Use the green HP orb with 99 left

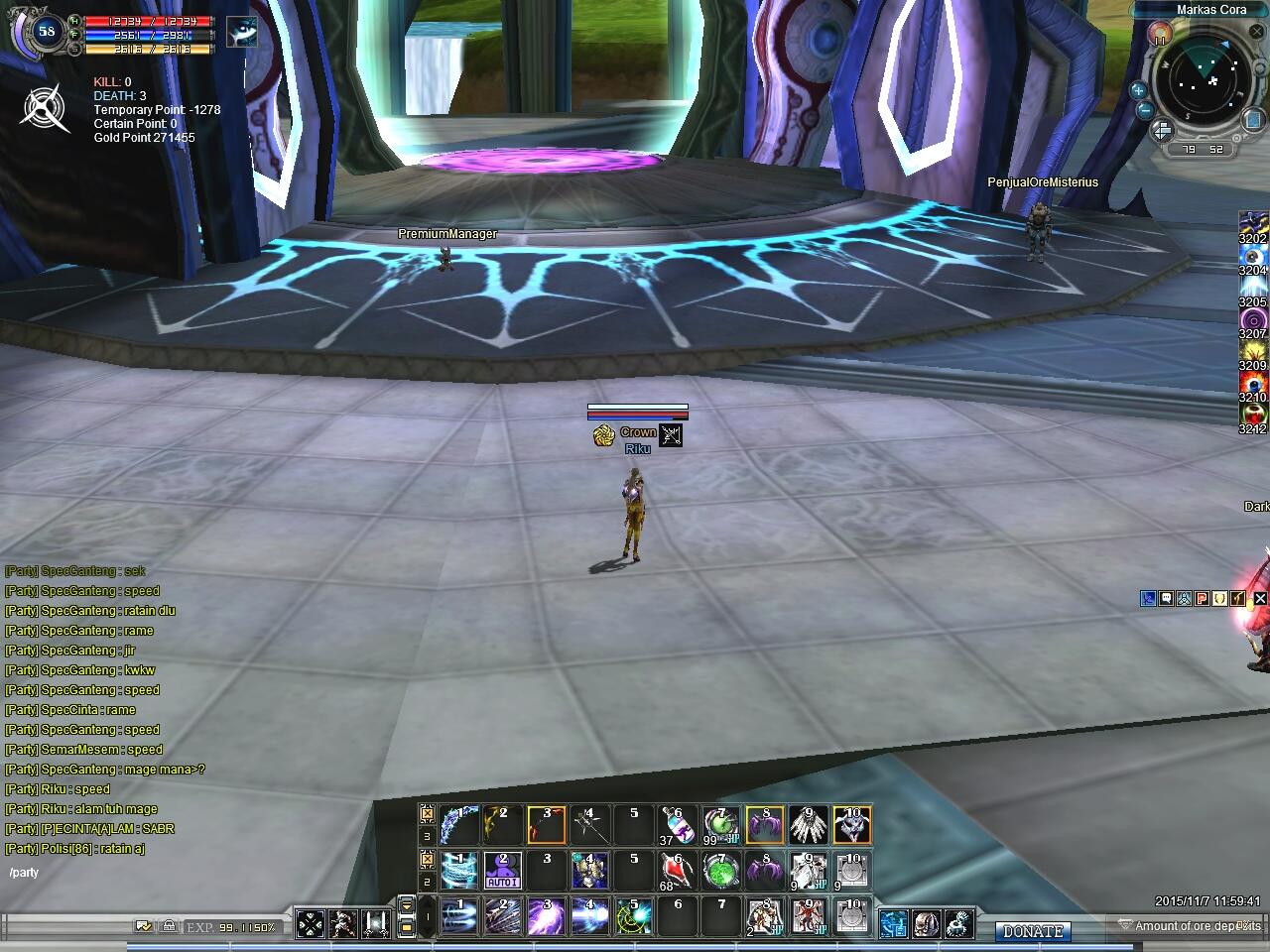(x=721, y=825)
